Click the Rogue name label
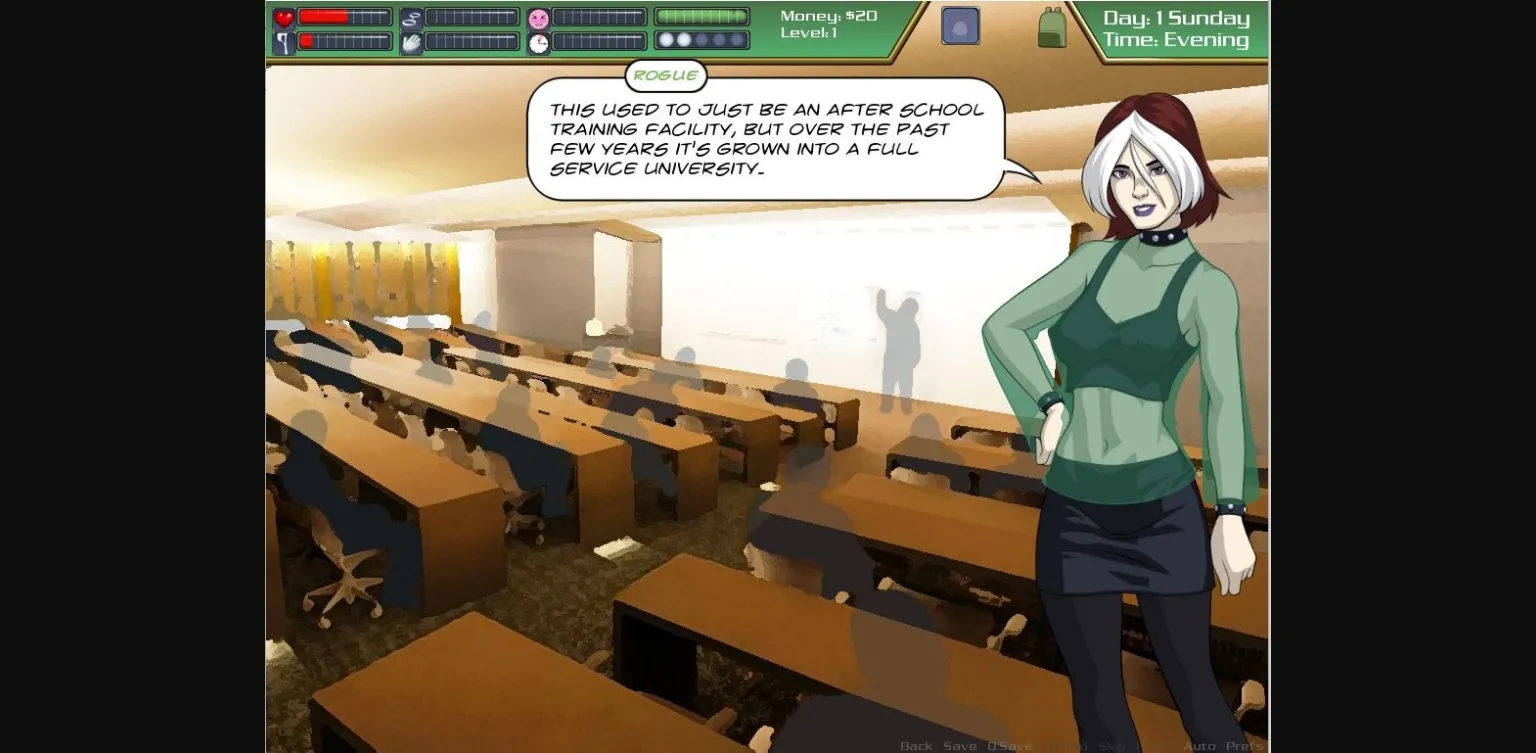 tap(666, 75)
